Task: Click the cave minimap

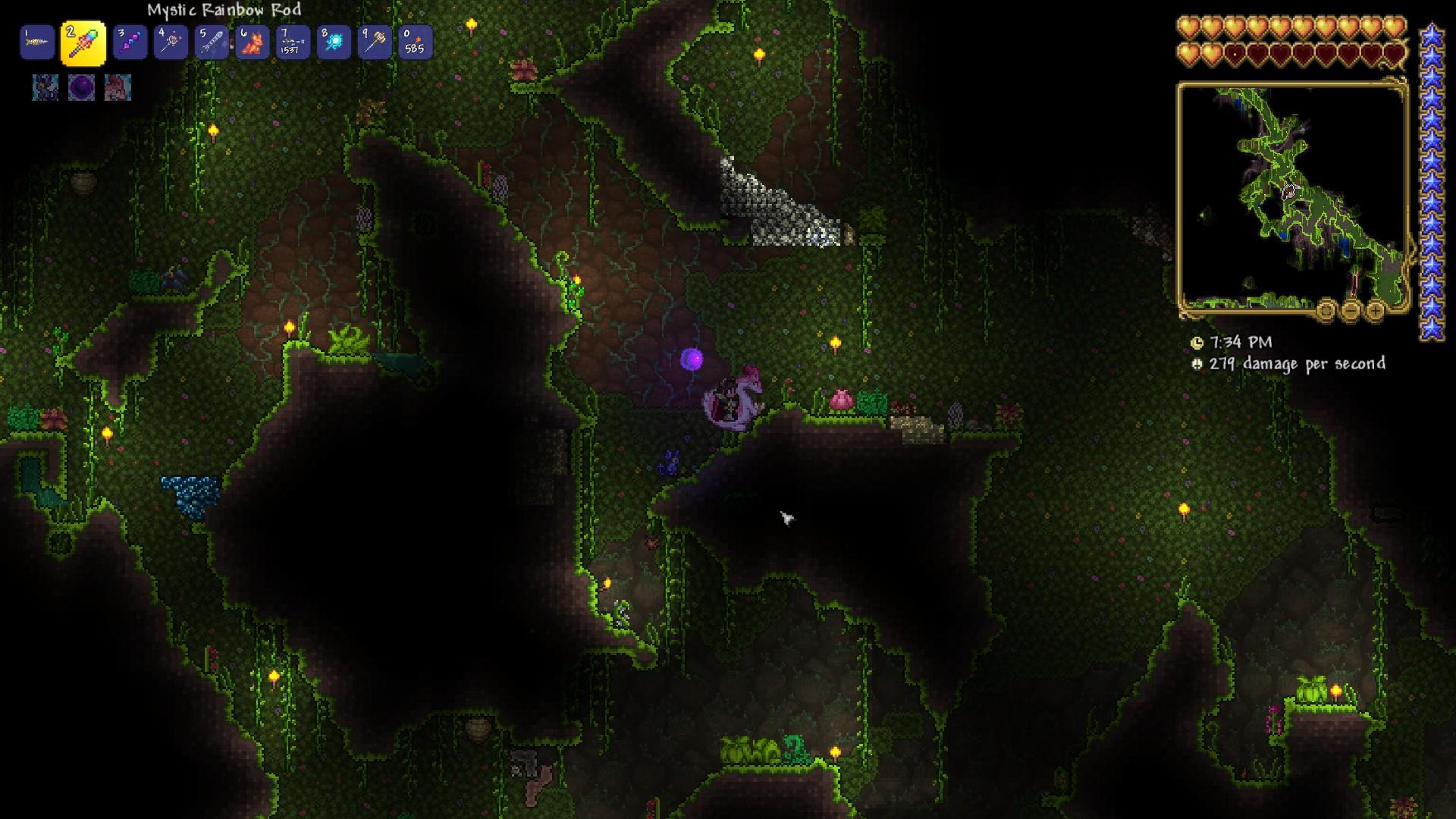Action: pyautogui.click(x=1291, y=196)
